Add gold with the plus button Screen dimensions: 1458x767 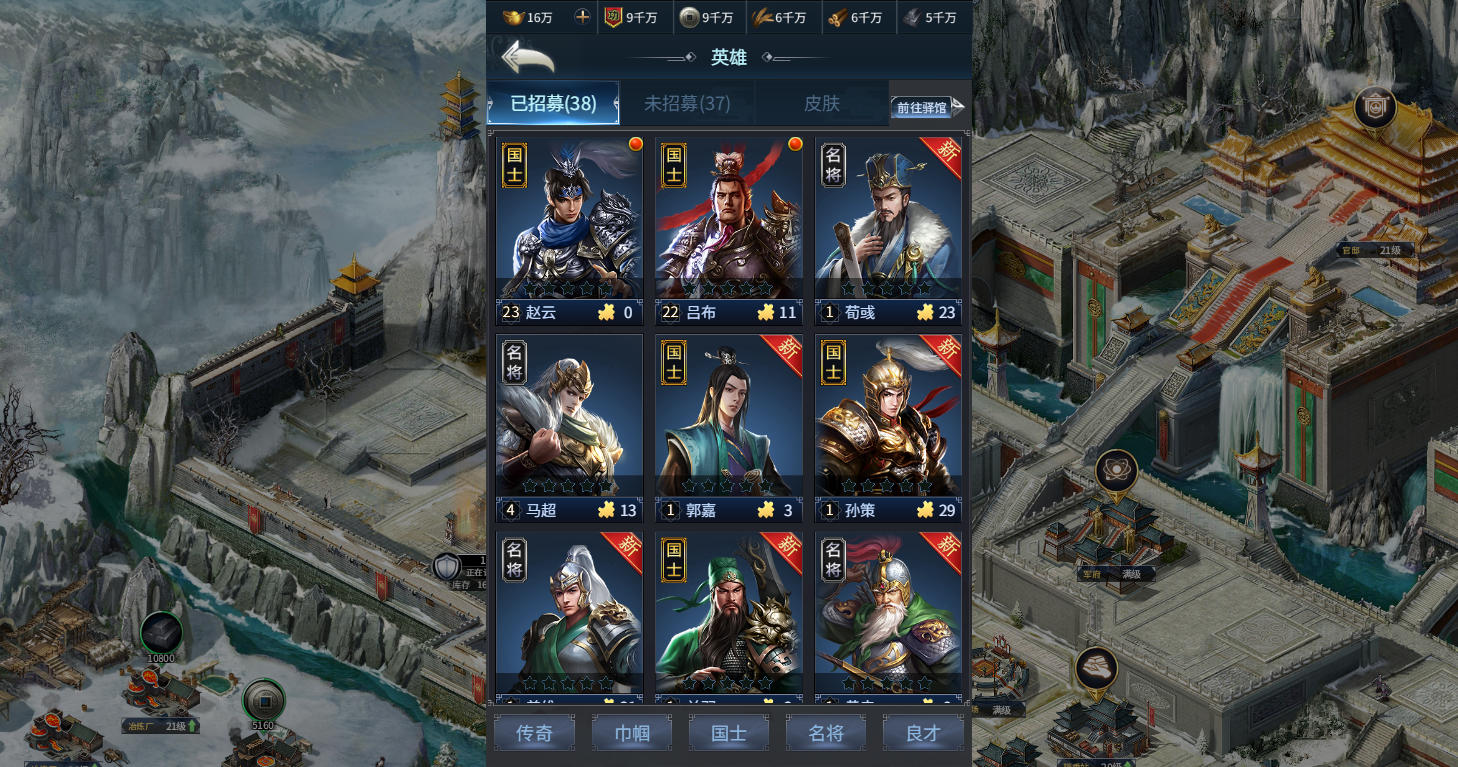[x=583, y=17]
